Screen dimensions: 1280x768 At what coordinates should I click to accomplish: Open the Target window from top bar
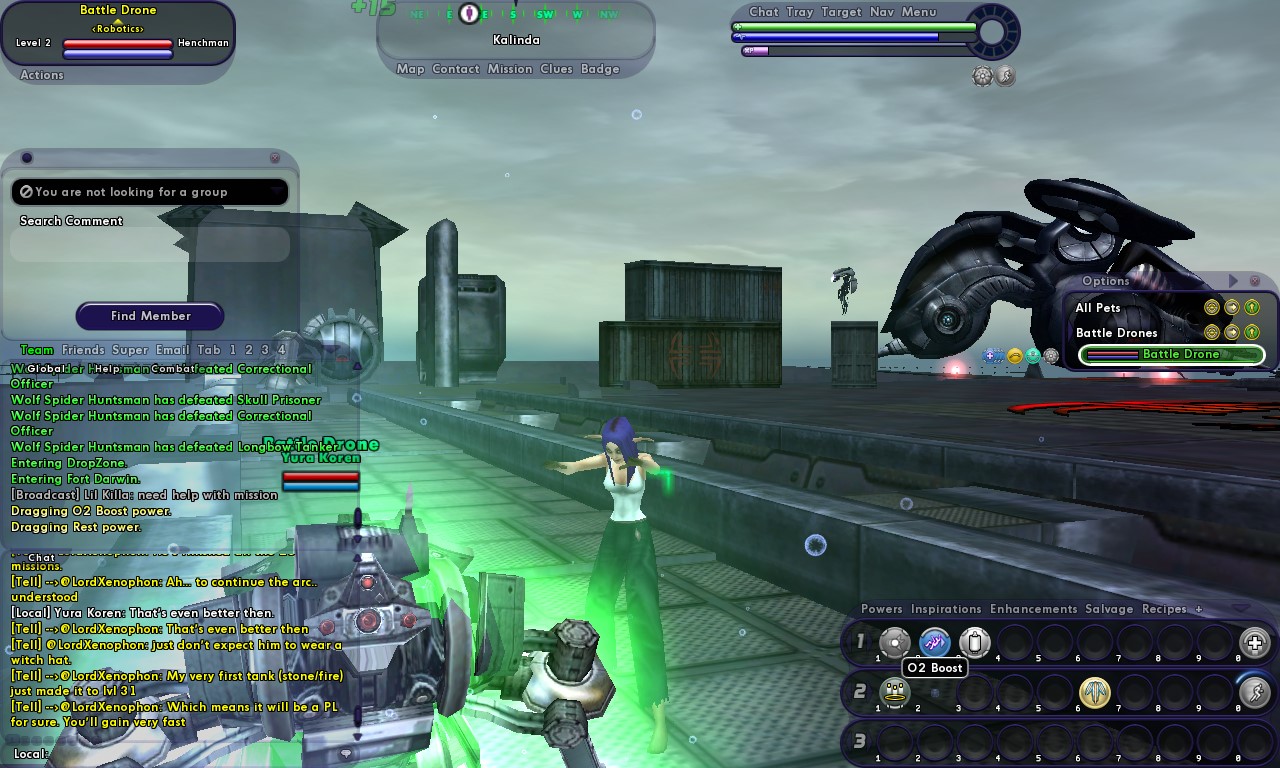tap(841, 12)
